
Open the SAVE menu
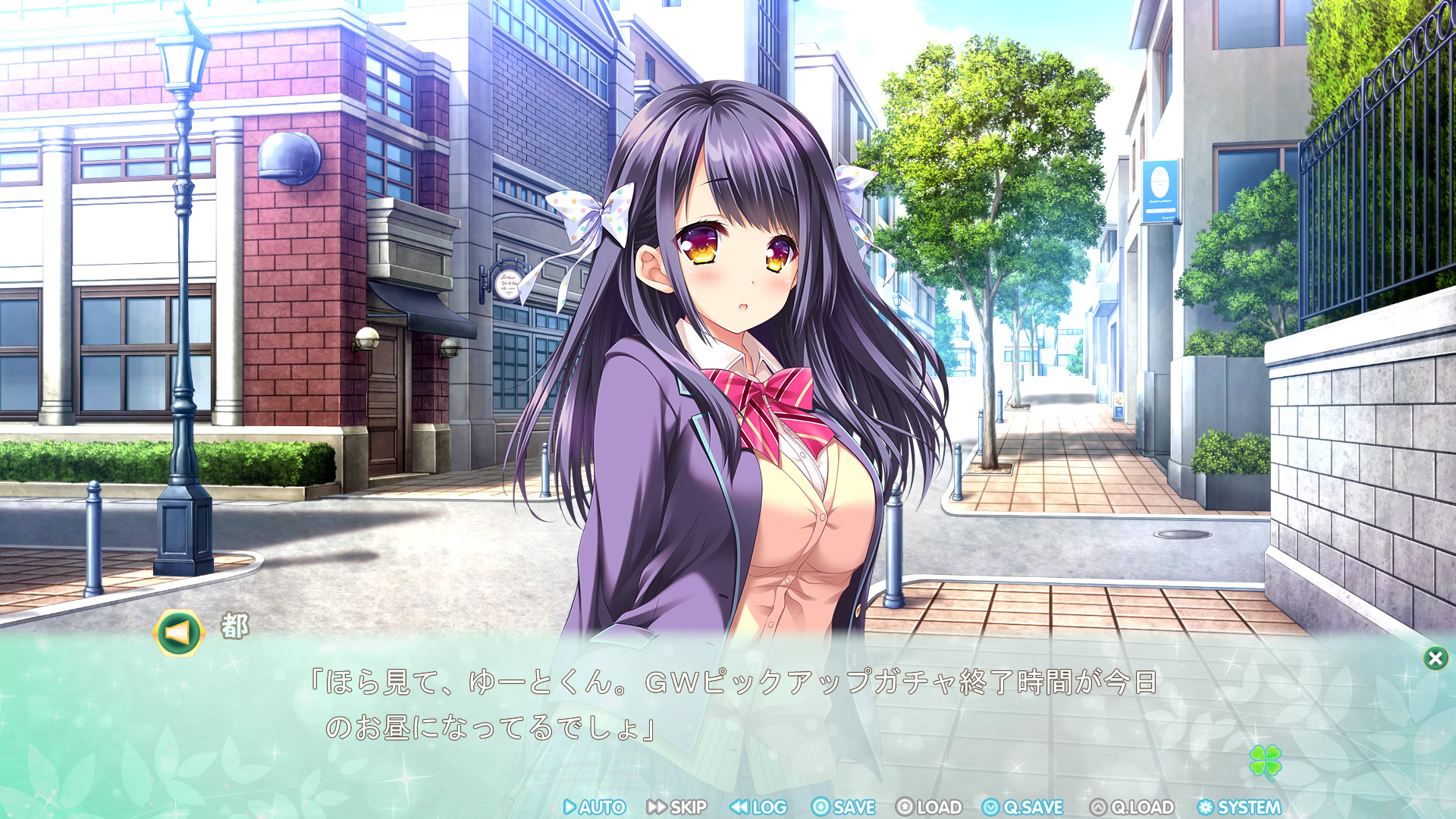tap(843, 807)
